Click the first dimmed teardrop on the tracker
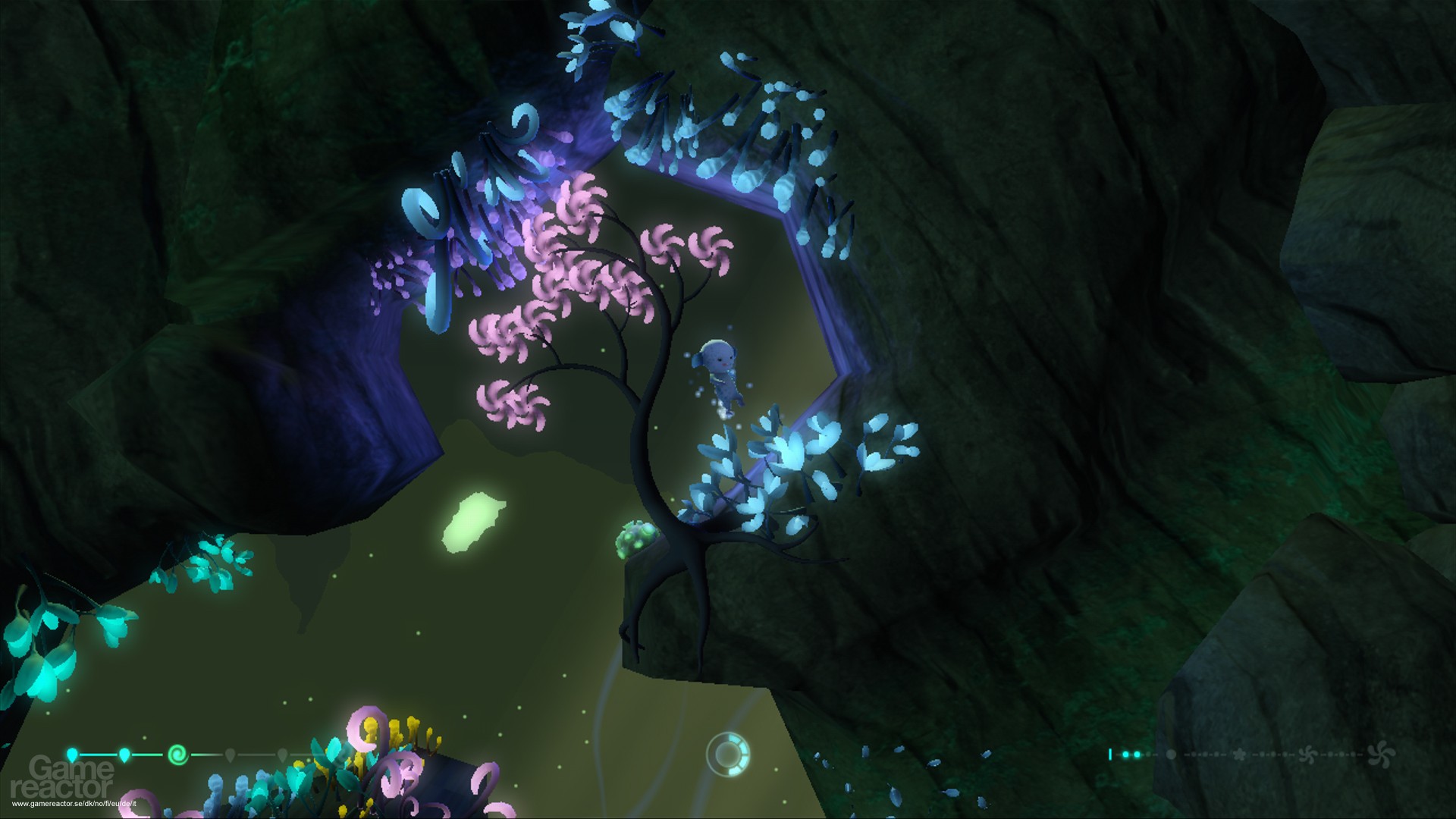1456x819 pixels. click(x=230, y=755)
